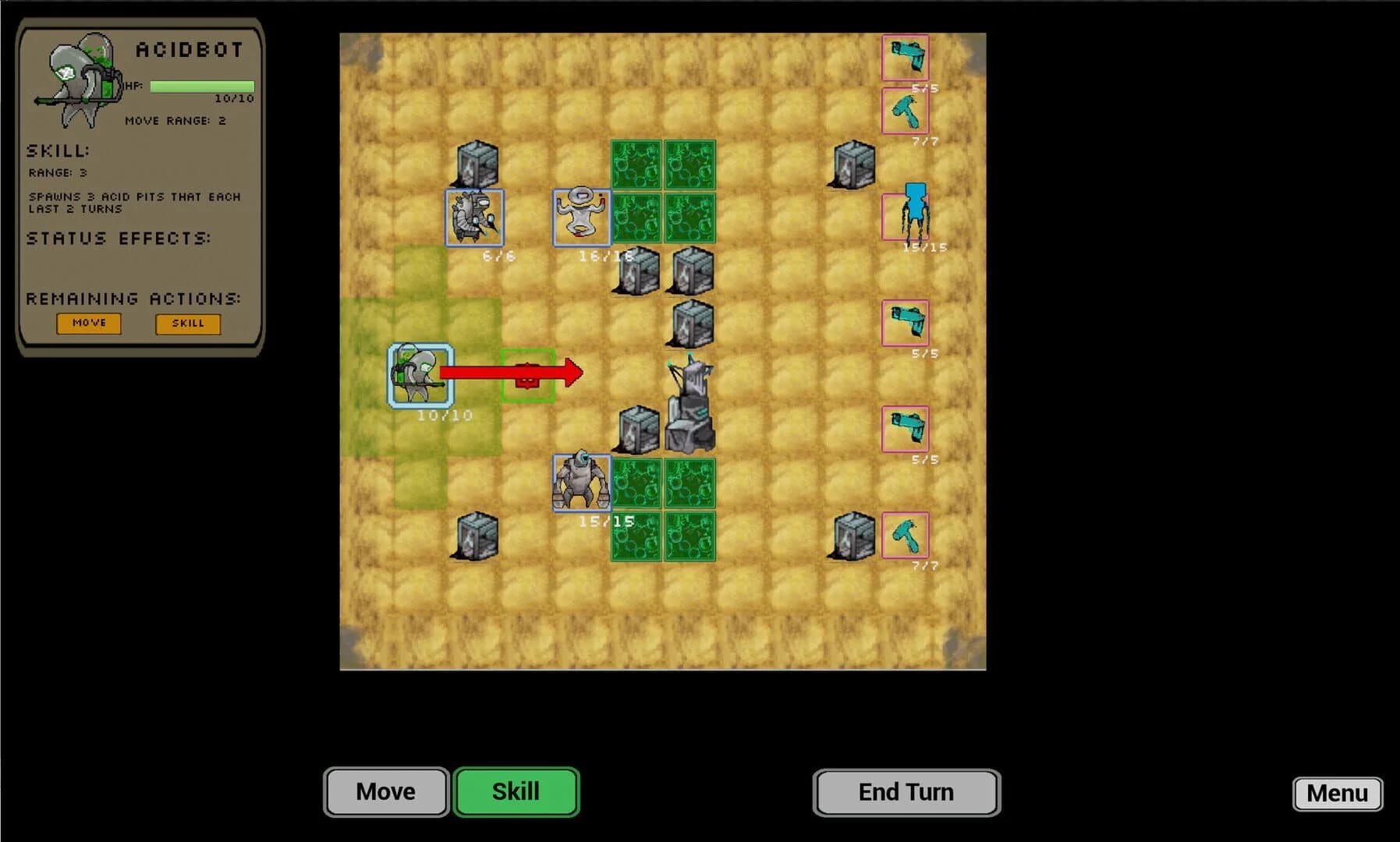Select the golem unit labeled 15/15
This screenshot has width=1400, height=842.
[x=581, y=483]
